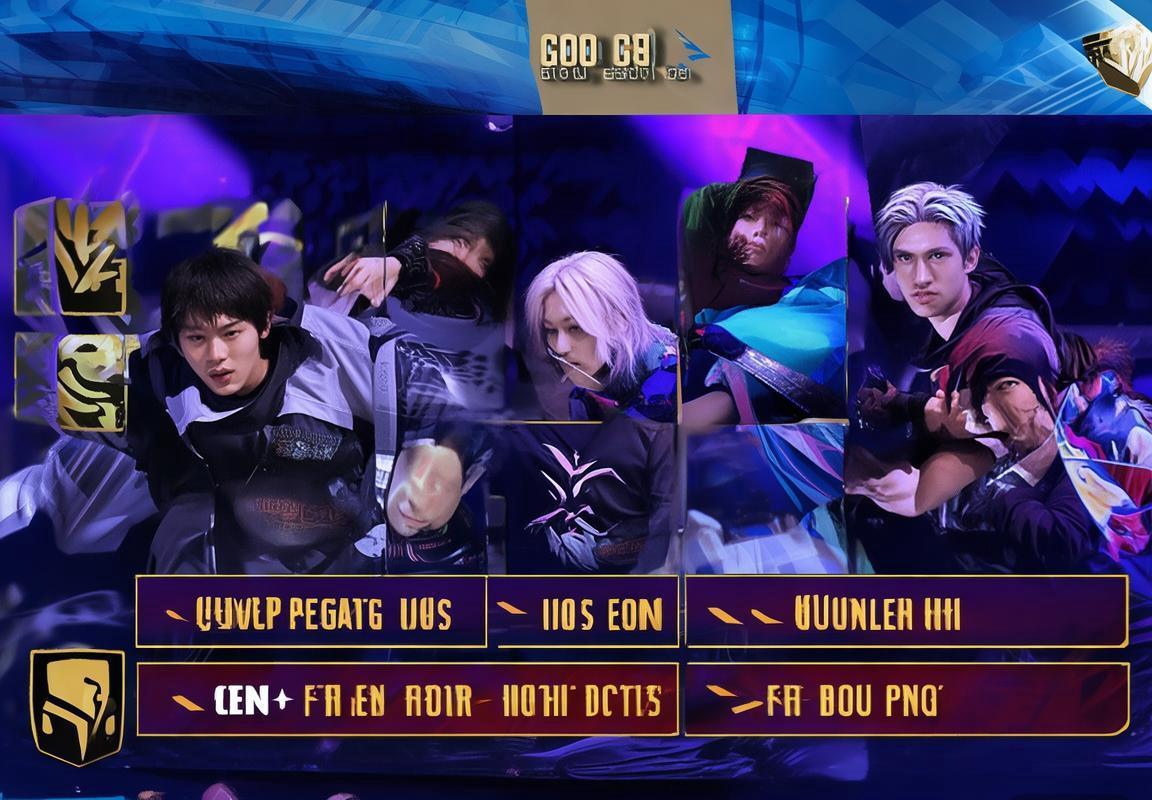Viewport: 1152px width, 800px height.
Task: Select the UUVLP PEGATG UUS menu button
Action: click(x=311, y=611)
